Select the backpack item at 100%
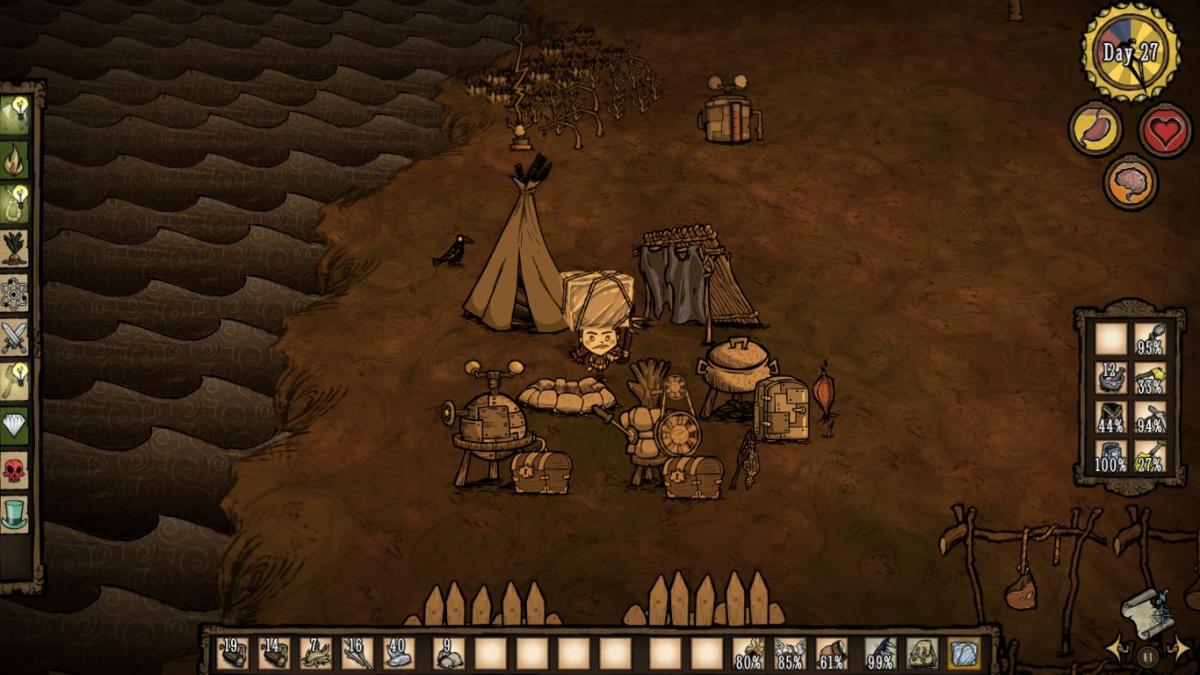The width and height of the screenshot is (1200, 675). click(1111, 457)
